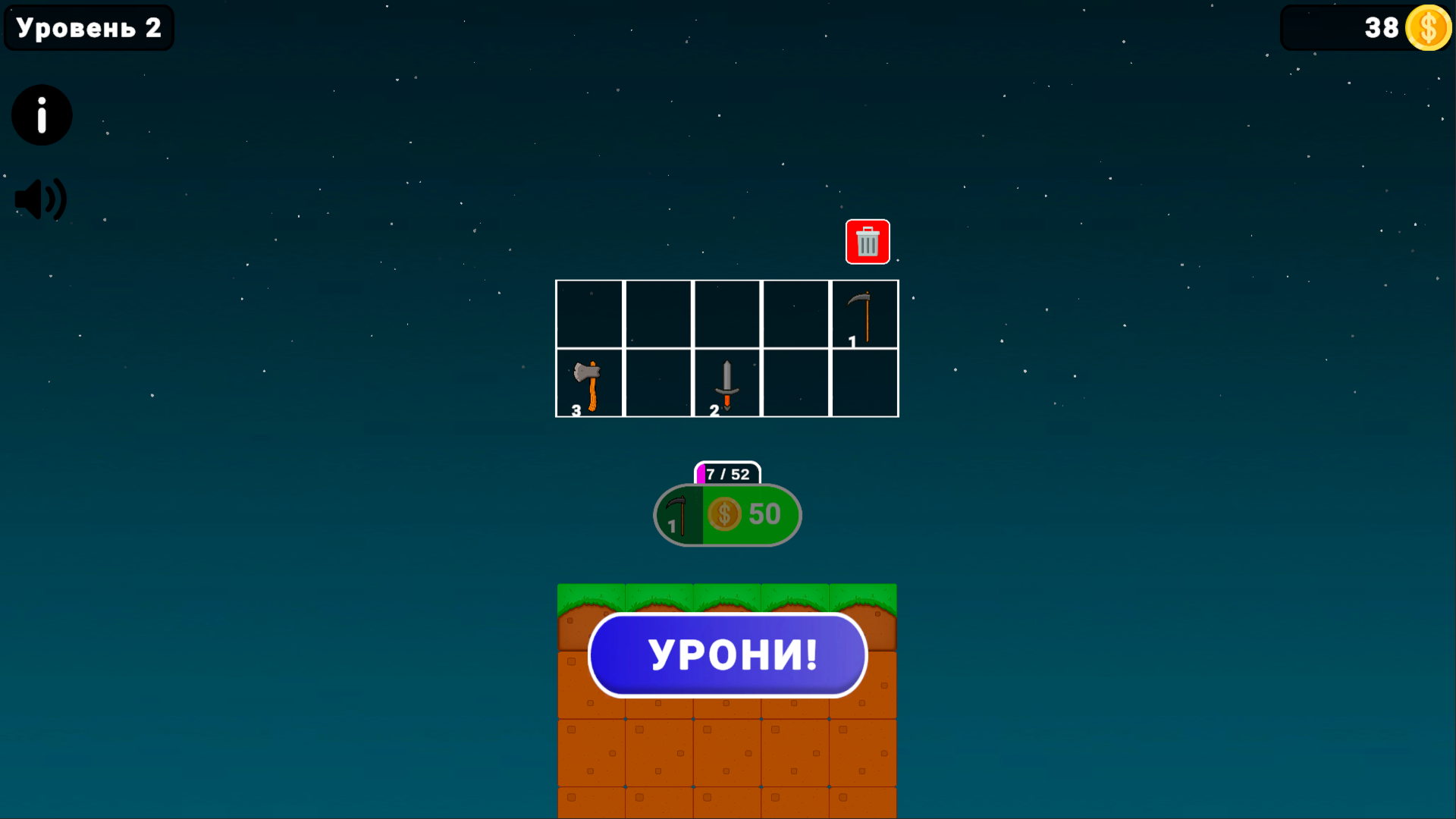Image resolution: width=1456 pixels, height=819 pixels.
Task: Click the red trash bin icon
Action: [868, 243]
